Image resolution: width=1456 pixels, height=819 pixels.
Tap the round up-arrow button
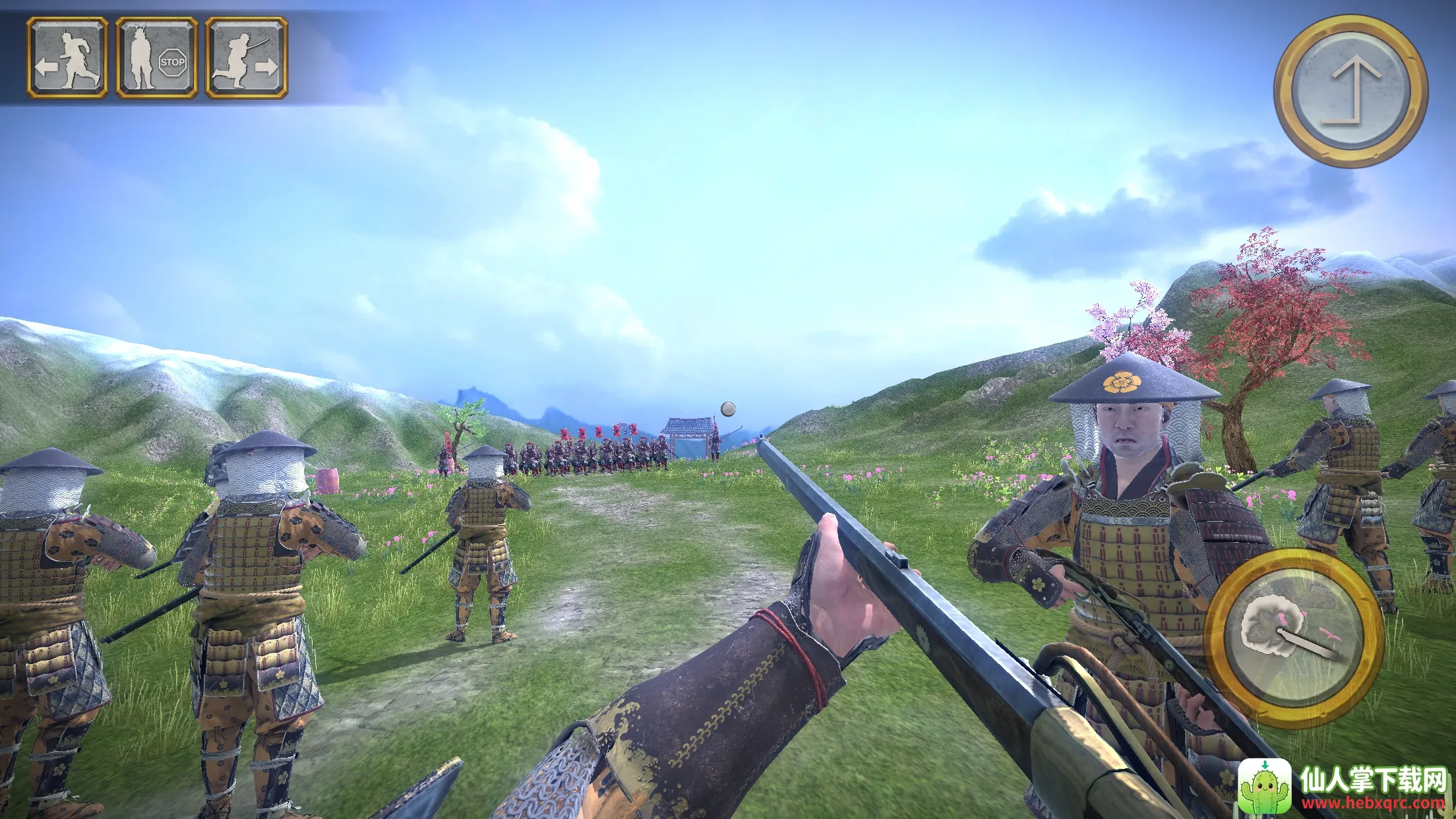pyautogui.click(x=1350, y=92)
